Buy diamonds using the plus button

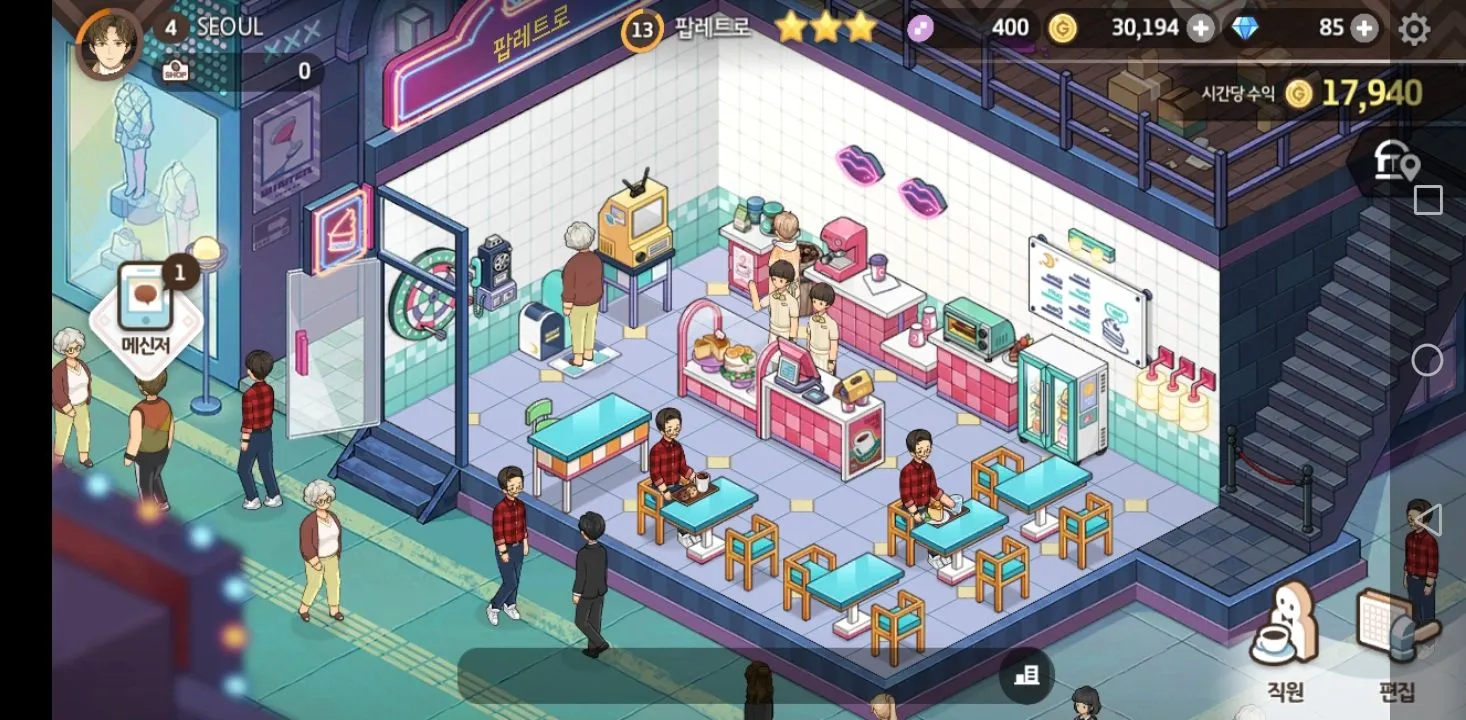(x=1364, y=29)
